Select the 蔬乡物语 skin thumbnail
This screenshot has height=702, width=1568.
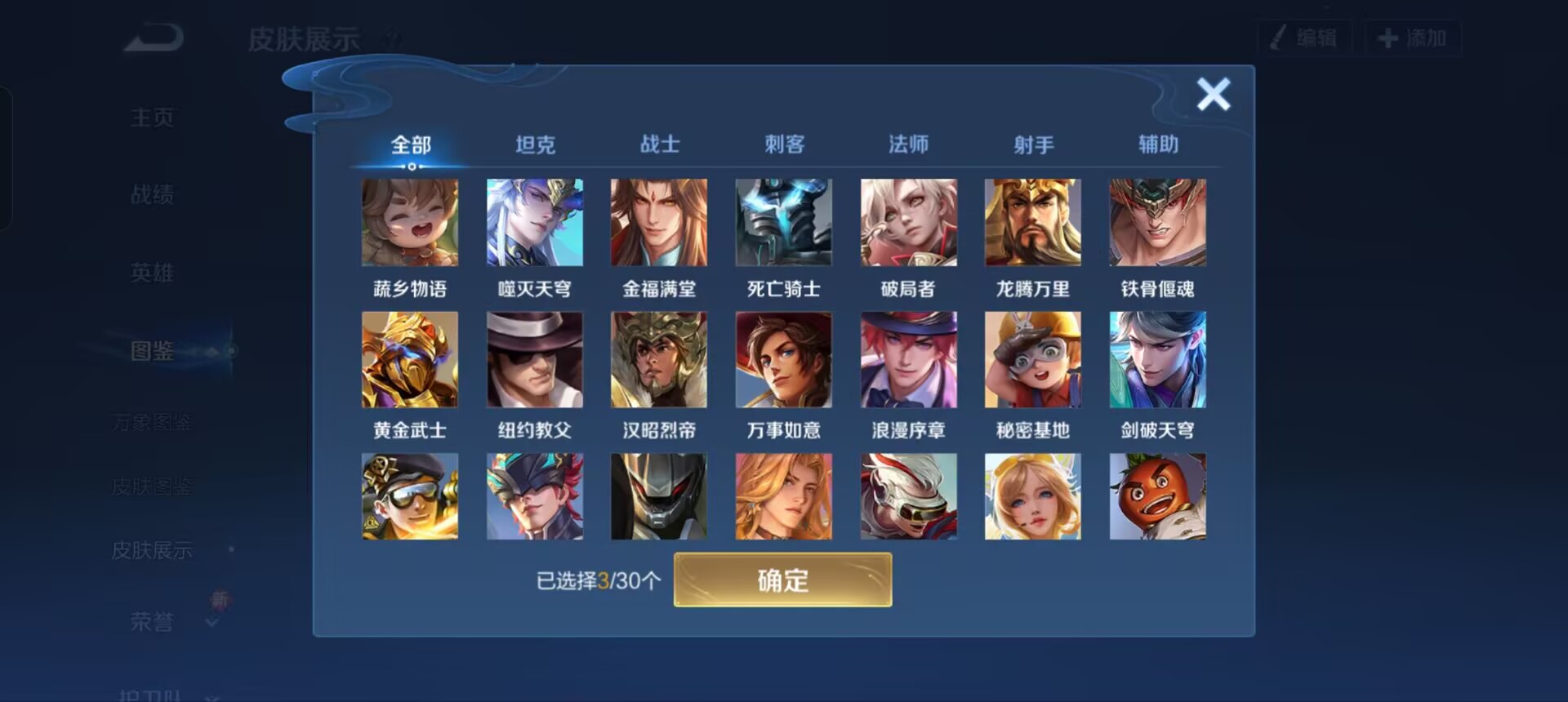point(410,221)
